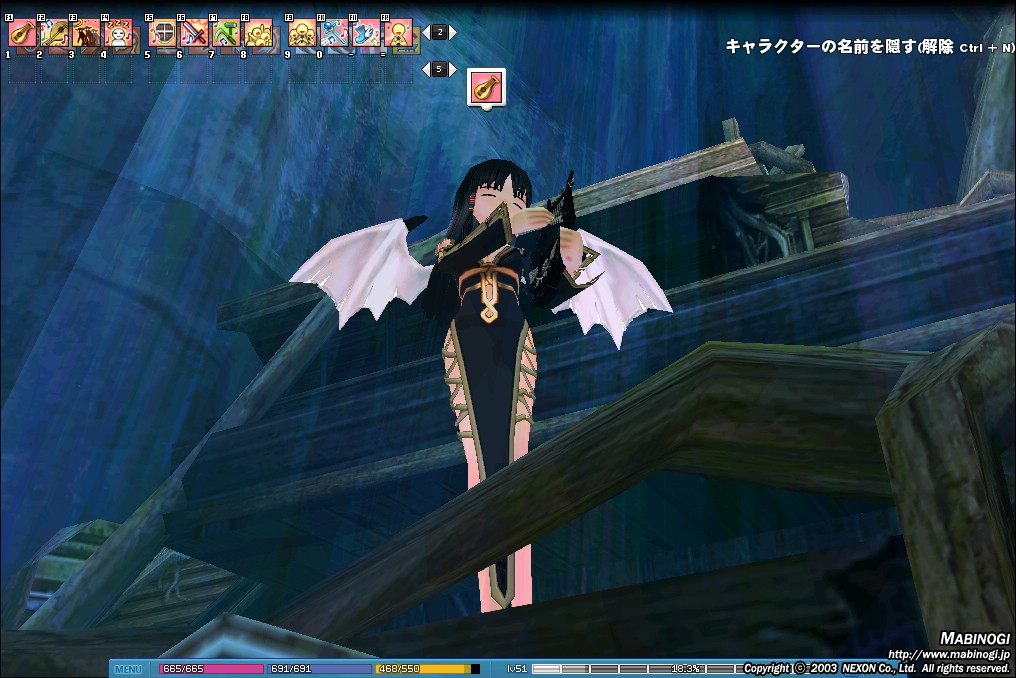Activate the F3 dark figures song skill
Screen dimensions: 1016x678
click(86, 33)
